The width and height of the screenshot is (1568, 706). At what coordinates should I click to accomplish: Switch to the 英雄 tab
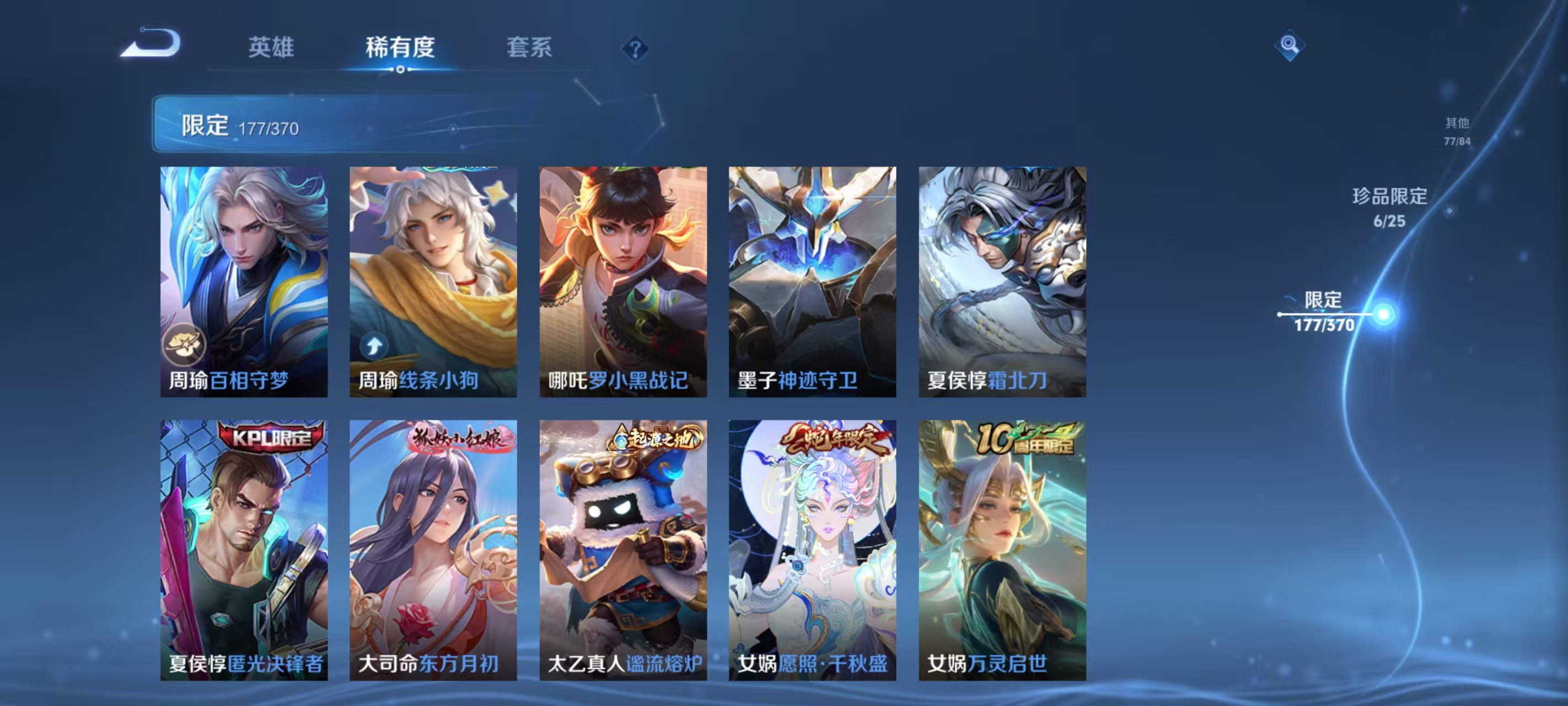(271, 47)
